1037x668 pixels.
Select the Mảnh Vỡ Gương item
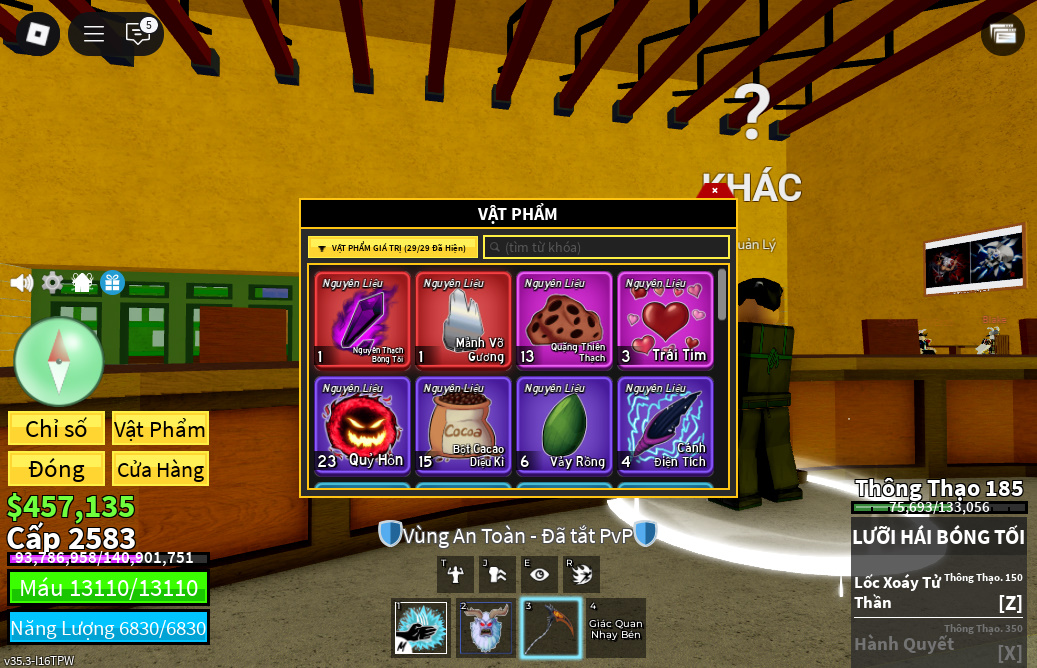click(463, 320)
